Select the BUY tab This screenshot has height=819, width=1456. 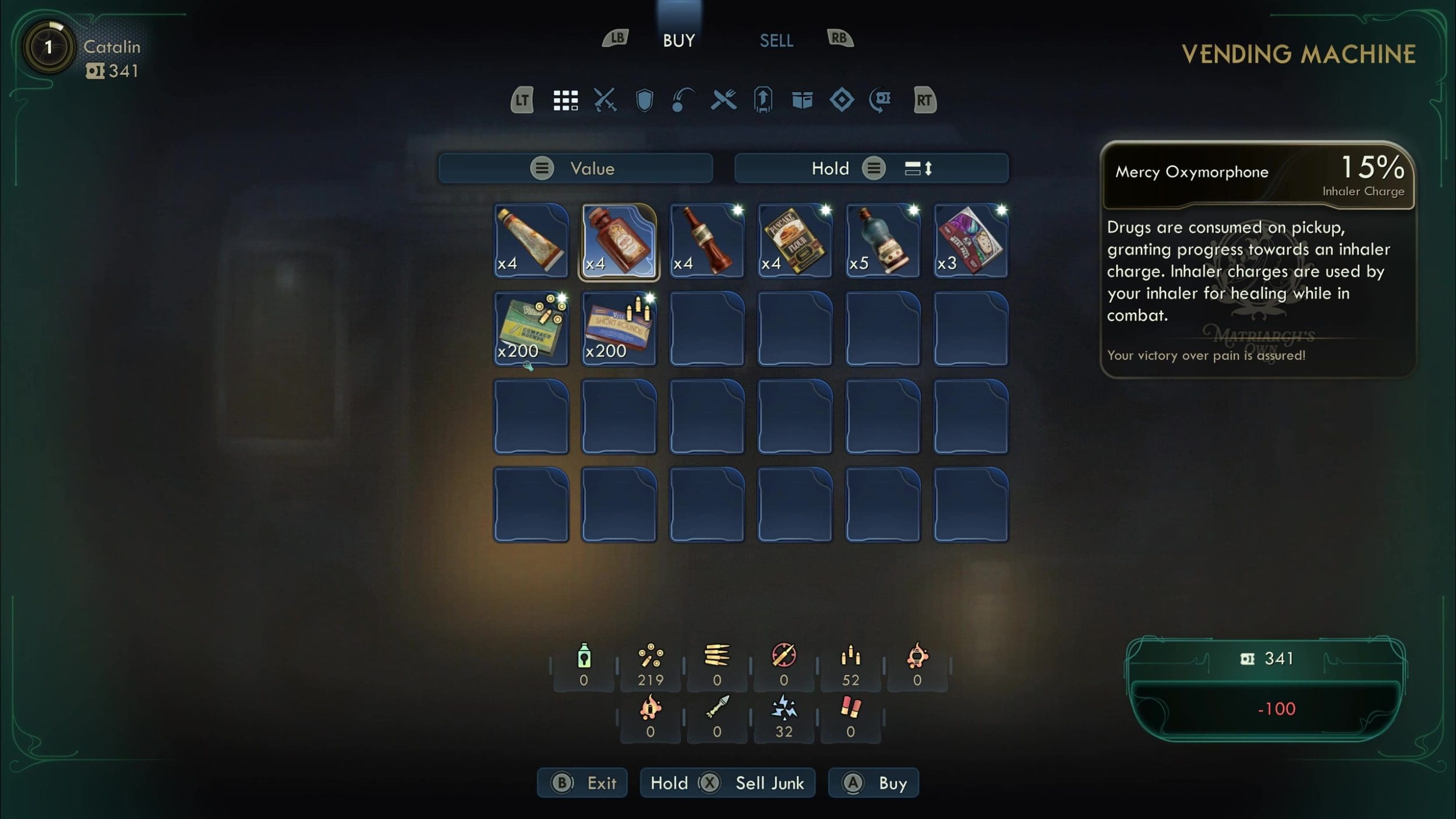(x=678, y=41)
